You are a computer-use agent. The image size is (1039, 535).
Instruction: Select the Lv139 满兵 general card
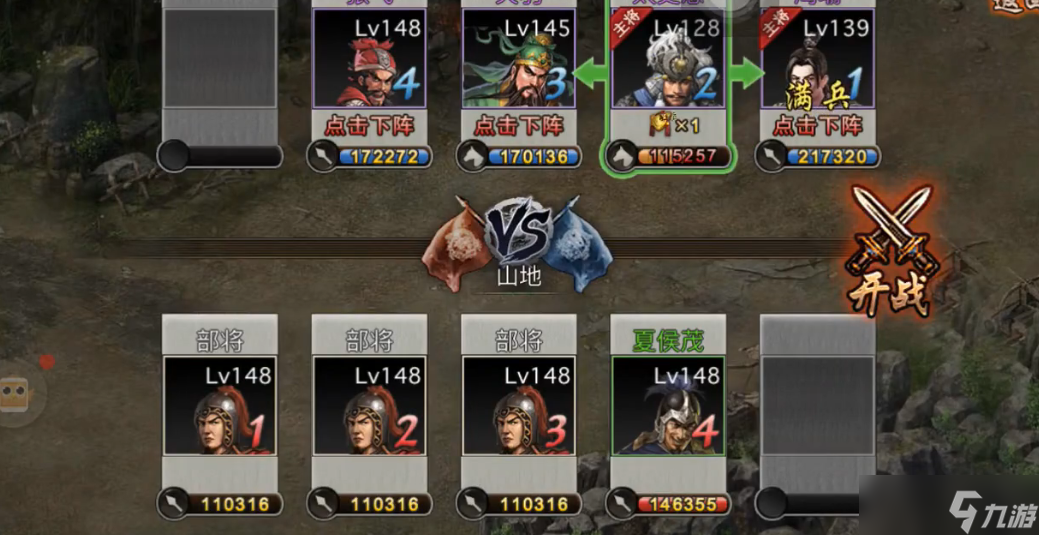click(817, 60)
